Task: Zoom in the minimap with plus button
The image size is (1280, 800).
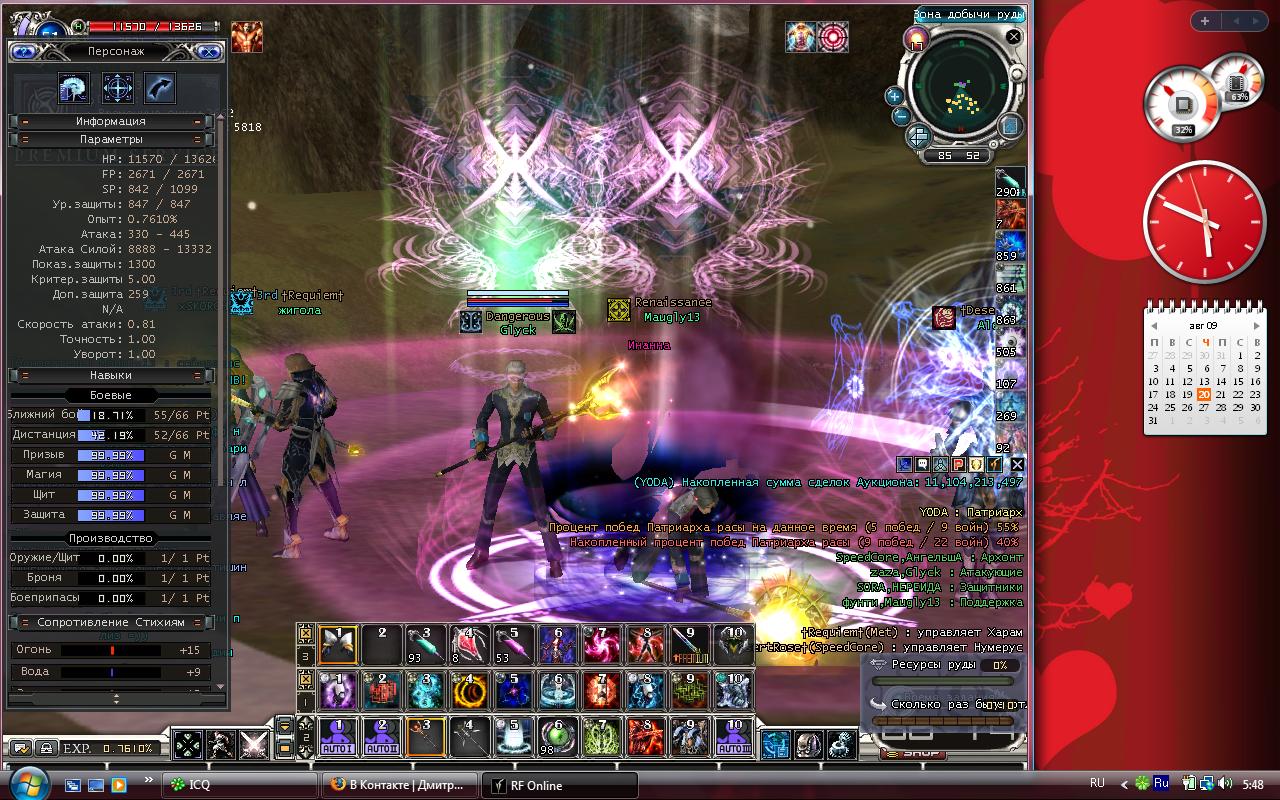Action: click(895, 96)
